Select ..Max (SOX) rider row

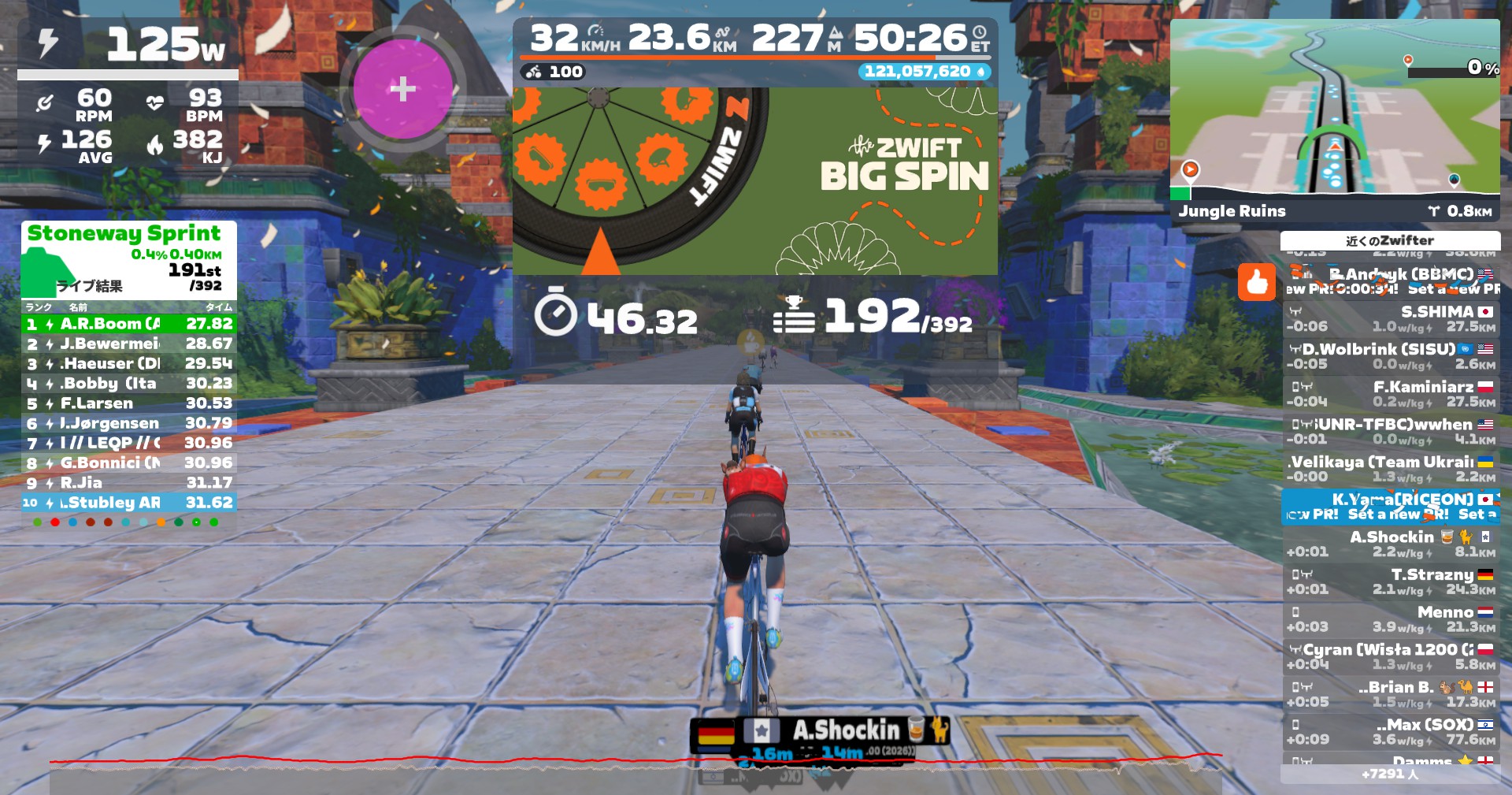tap(1391, 732)
